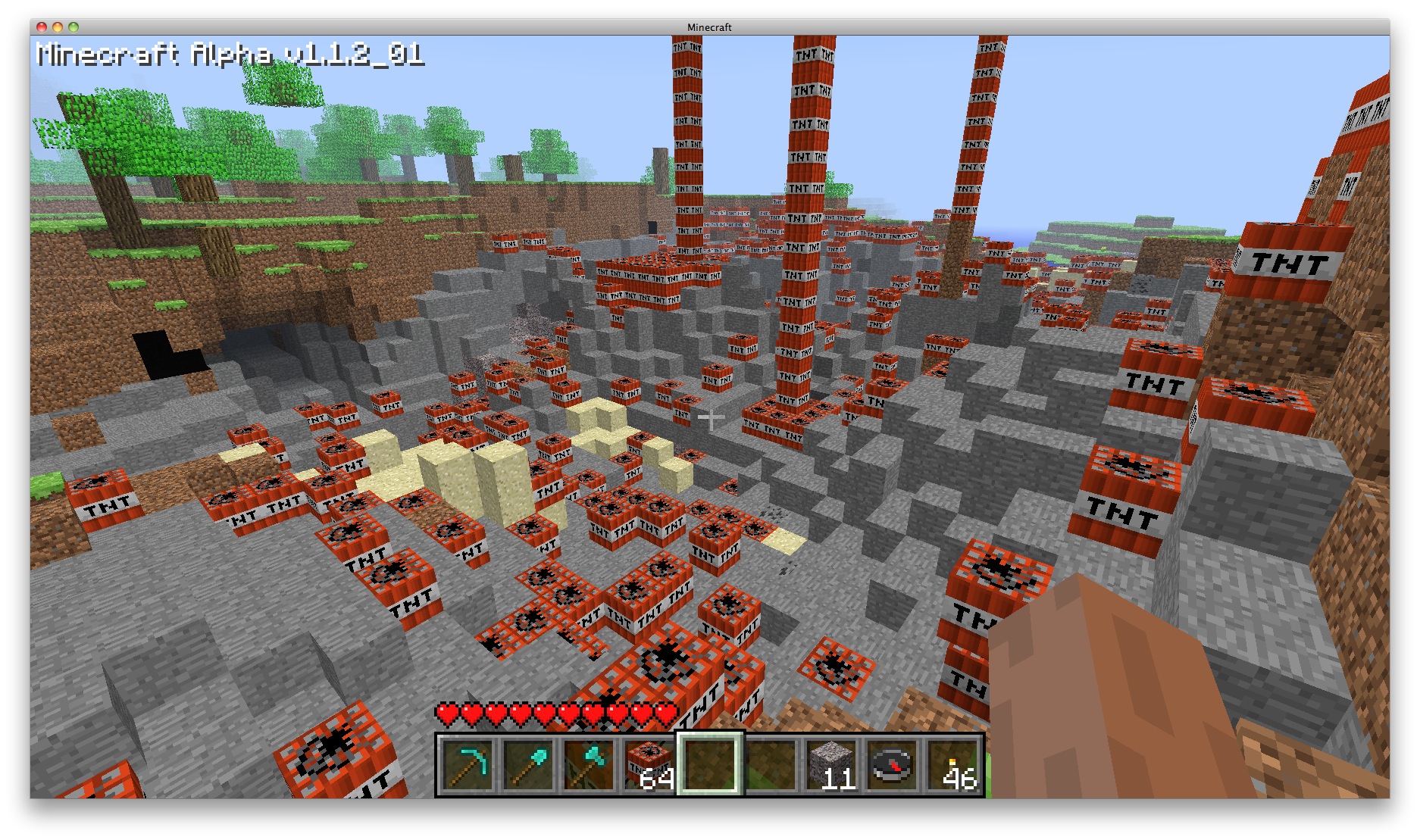Minimize the window using the yellow button
Viewport: 1420px width, 840px height.
coord(58,27)
